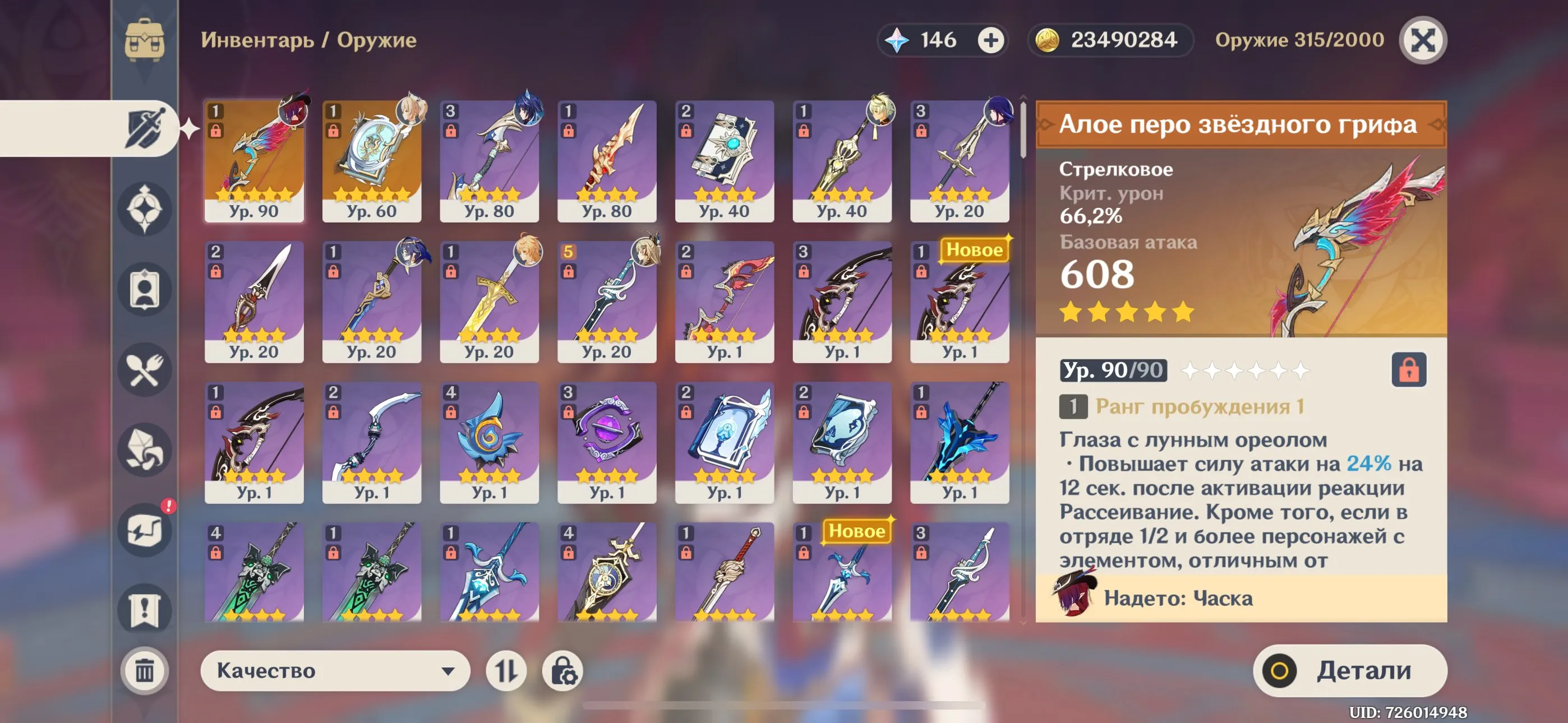Select the food category icon
1568x723 pixels.
coord(144,371)
